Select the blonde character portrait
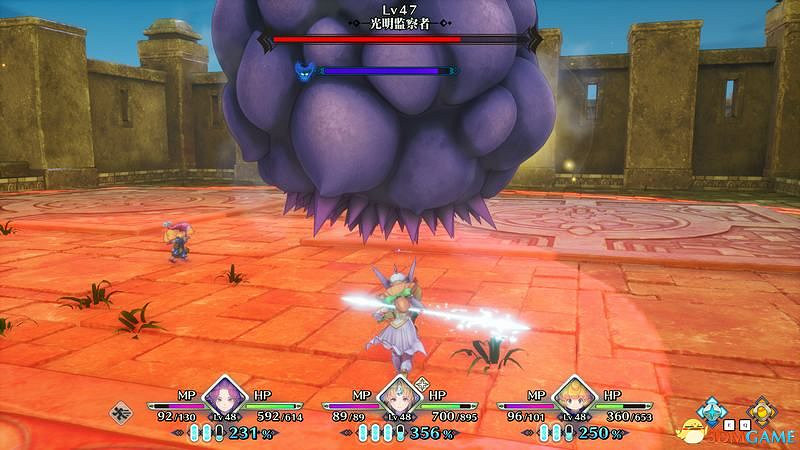This screenshot has height=450, width=800. click(573, 394)
